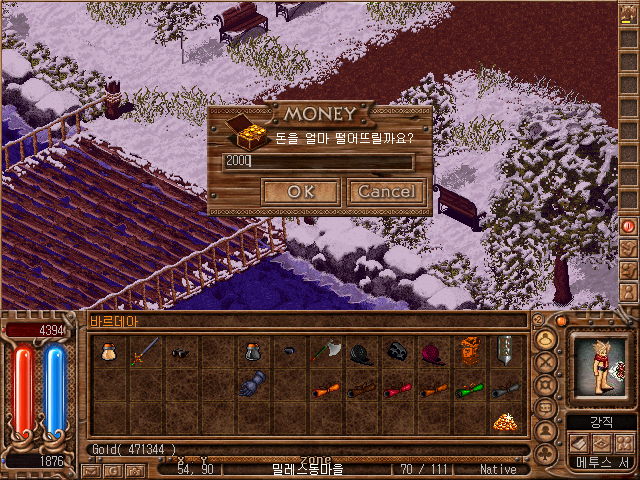Viewport: 640px width, 480px height.
Task: Select the orange totem idol item
Action: [469, 351]
